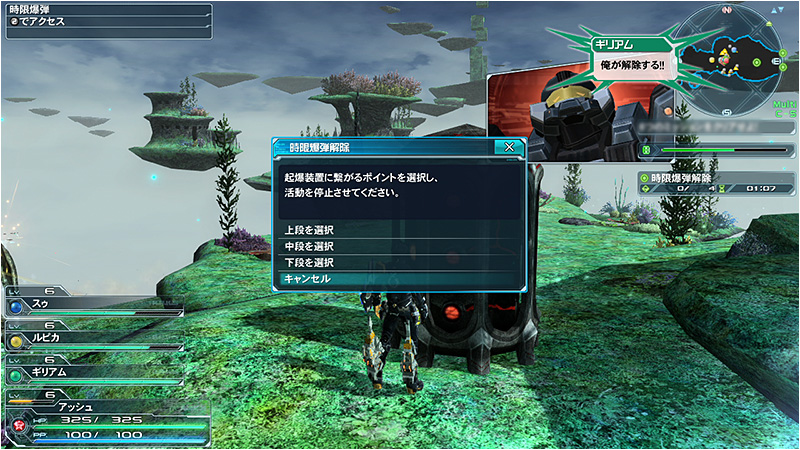Screen dimensions: 800x450
Task: Pick the 下段を選択 option
Action: tap(398, 262)
